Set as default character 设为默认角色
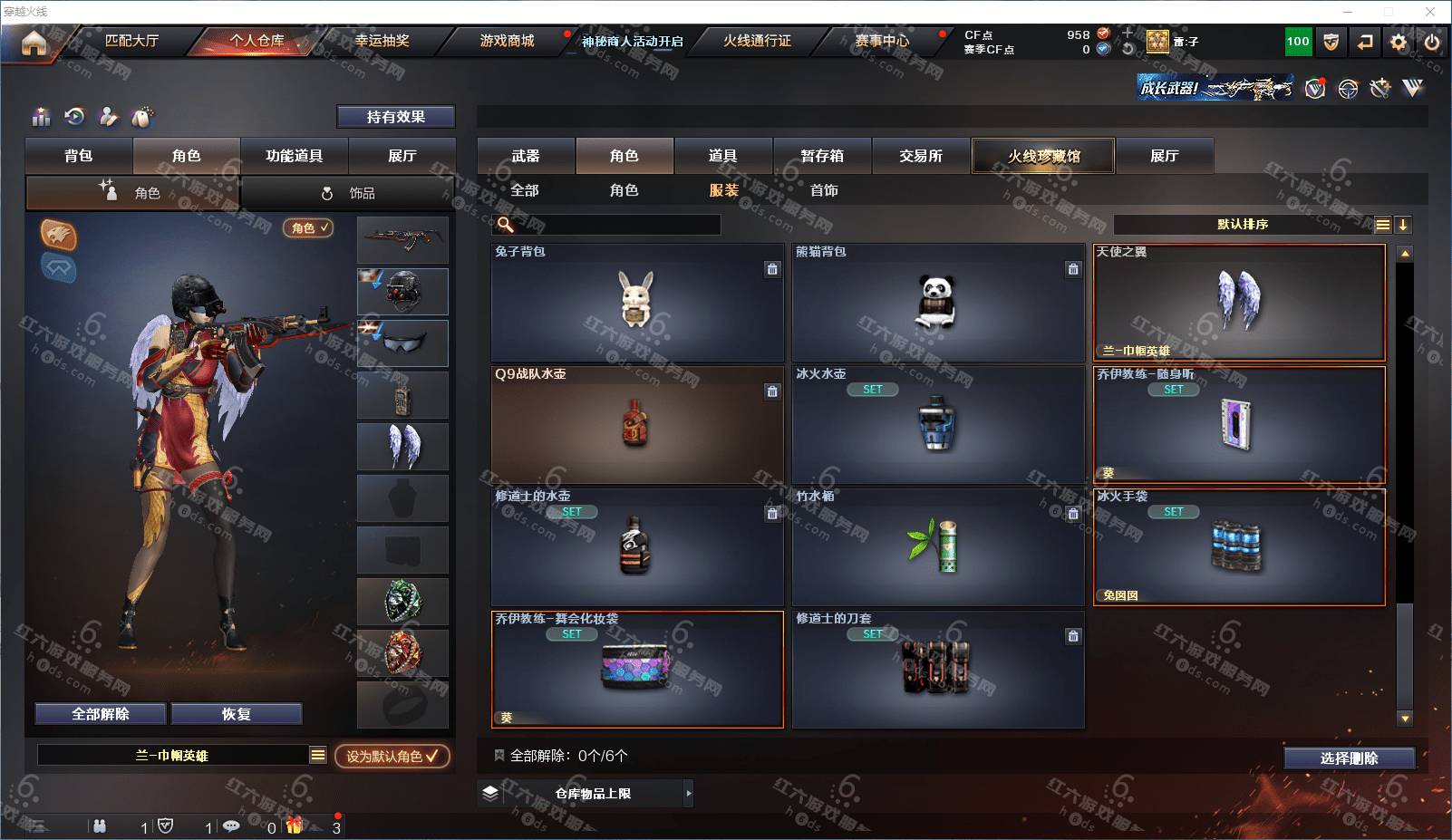 392,756
